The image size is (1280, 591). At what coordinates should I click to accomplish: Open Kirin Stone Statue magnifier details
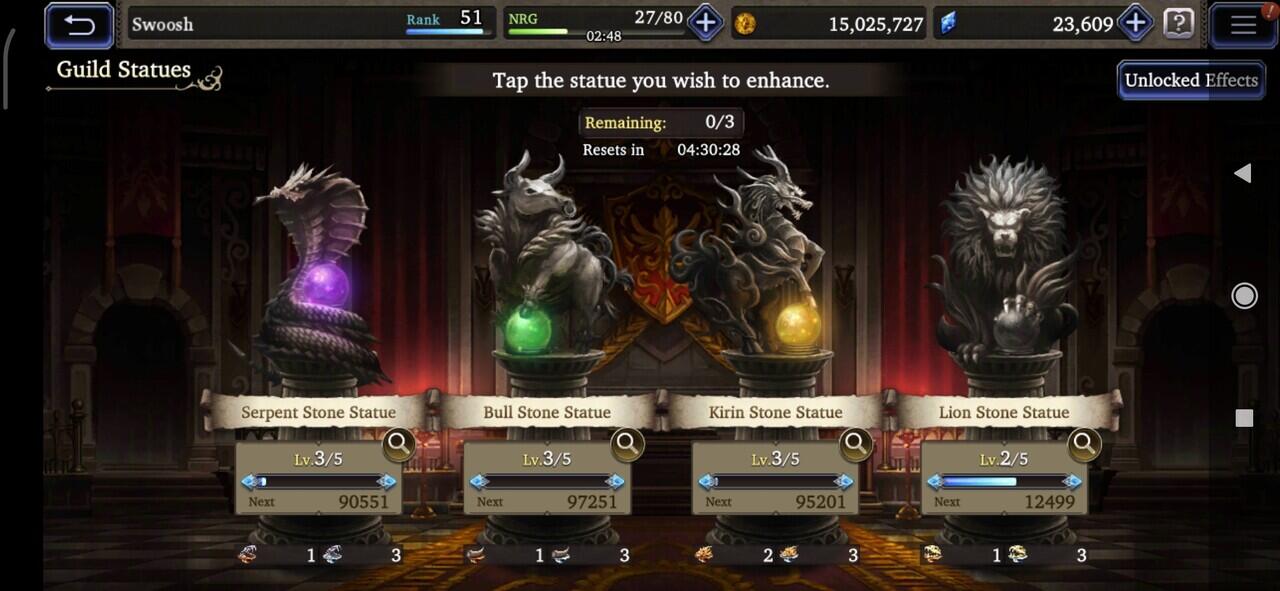click(856, 443)
